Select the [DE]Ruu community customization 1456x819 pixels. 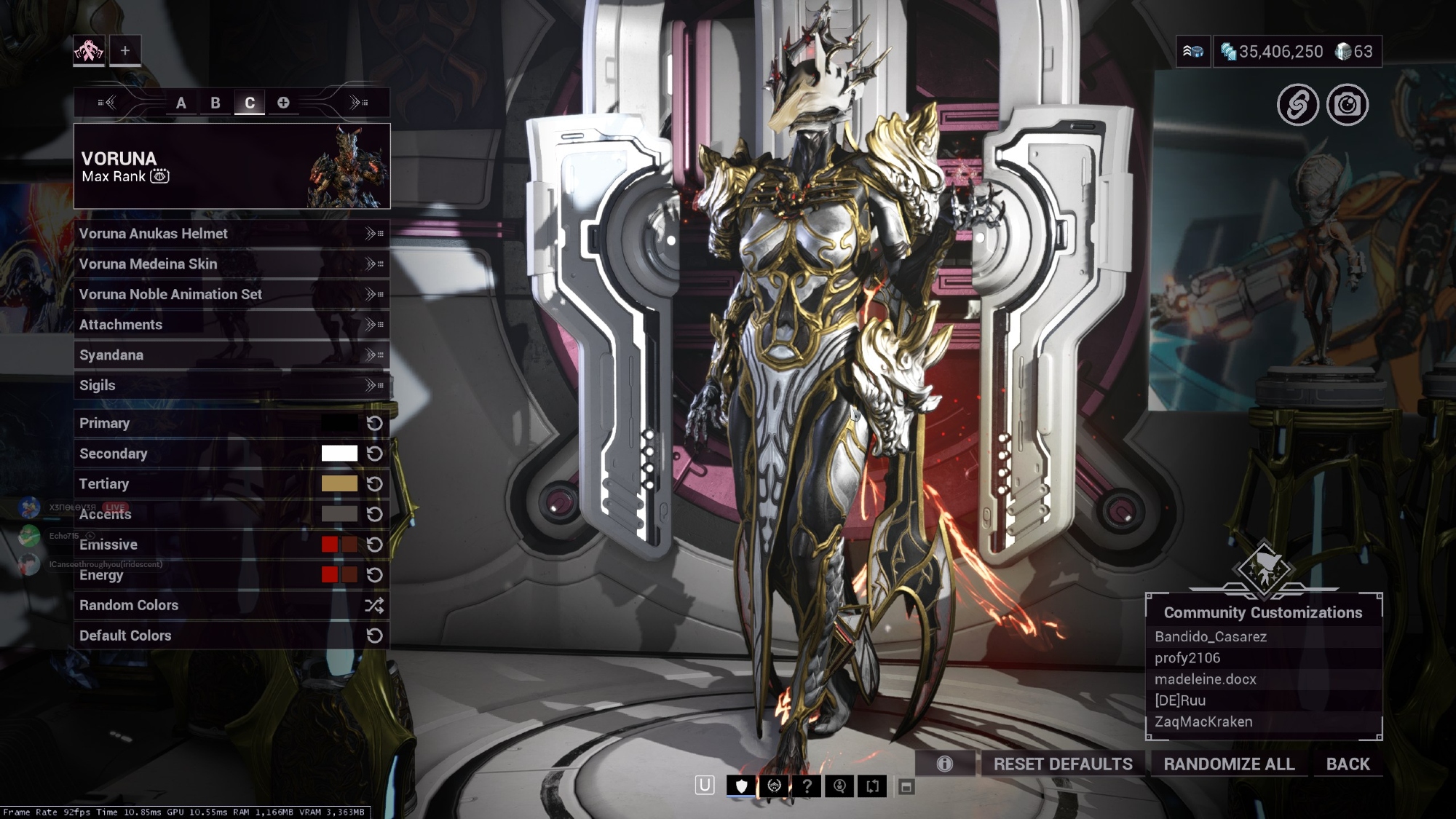[1180, 700]
